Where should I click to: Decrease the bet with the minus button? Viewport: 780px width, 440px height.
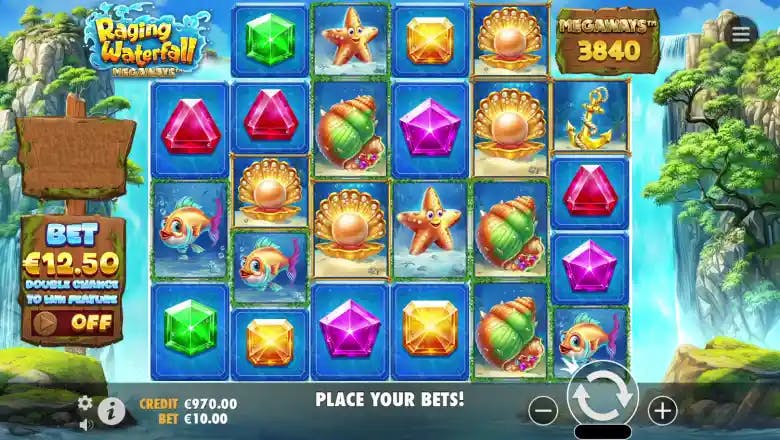(x=543, y=409)
